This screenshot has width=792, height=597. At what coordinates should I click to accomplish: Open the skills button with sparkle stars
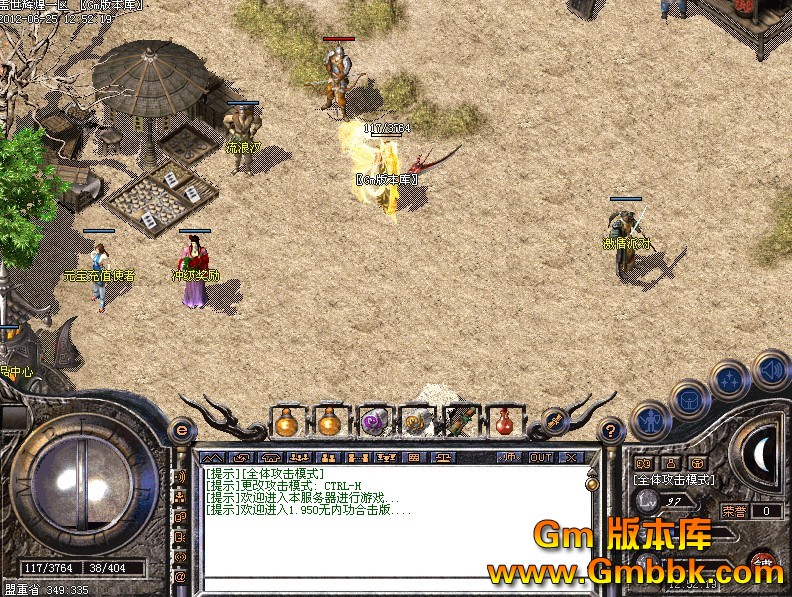731,380
